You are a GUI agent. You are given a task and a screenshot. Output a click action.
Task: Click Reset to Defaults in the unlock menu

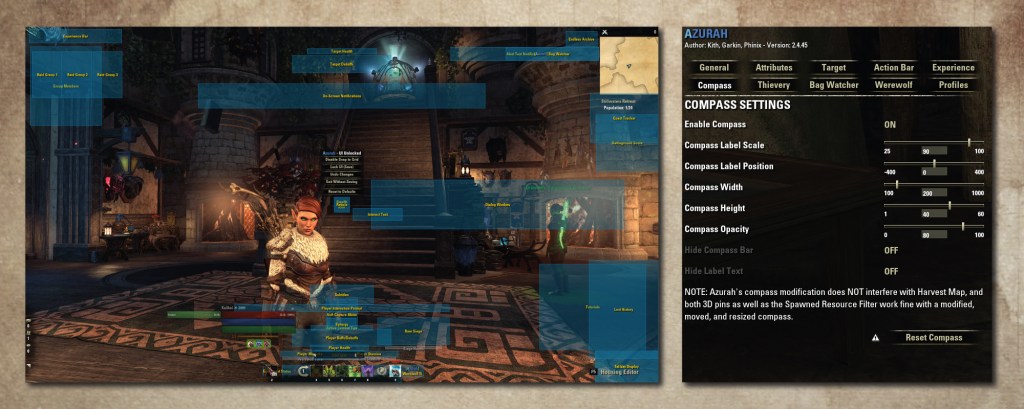(342, 190)
